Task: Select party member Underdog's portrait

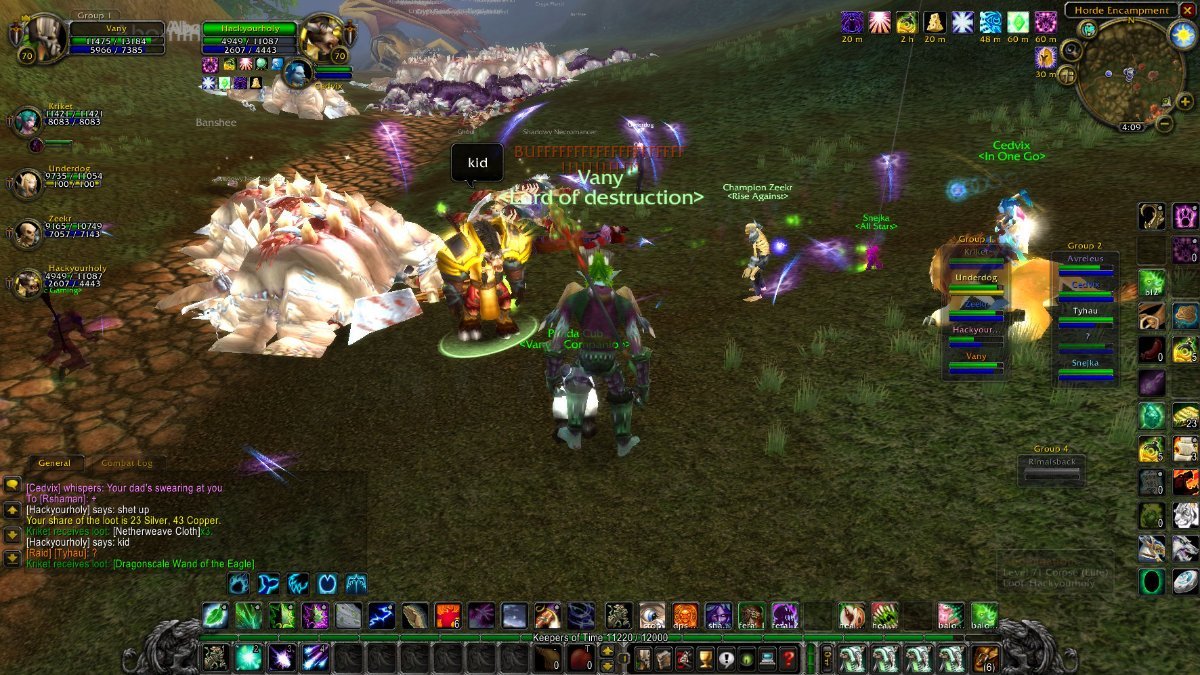Action: (27, 183)
